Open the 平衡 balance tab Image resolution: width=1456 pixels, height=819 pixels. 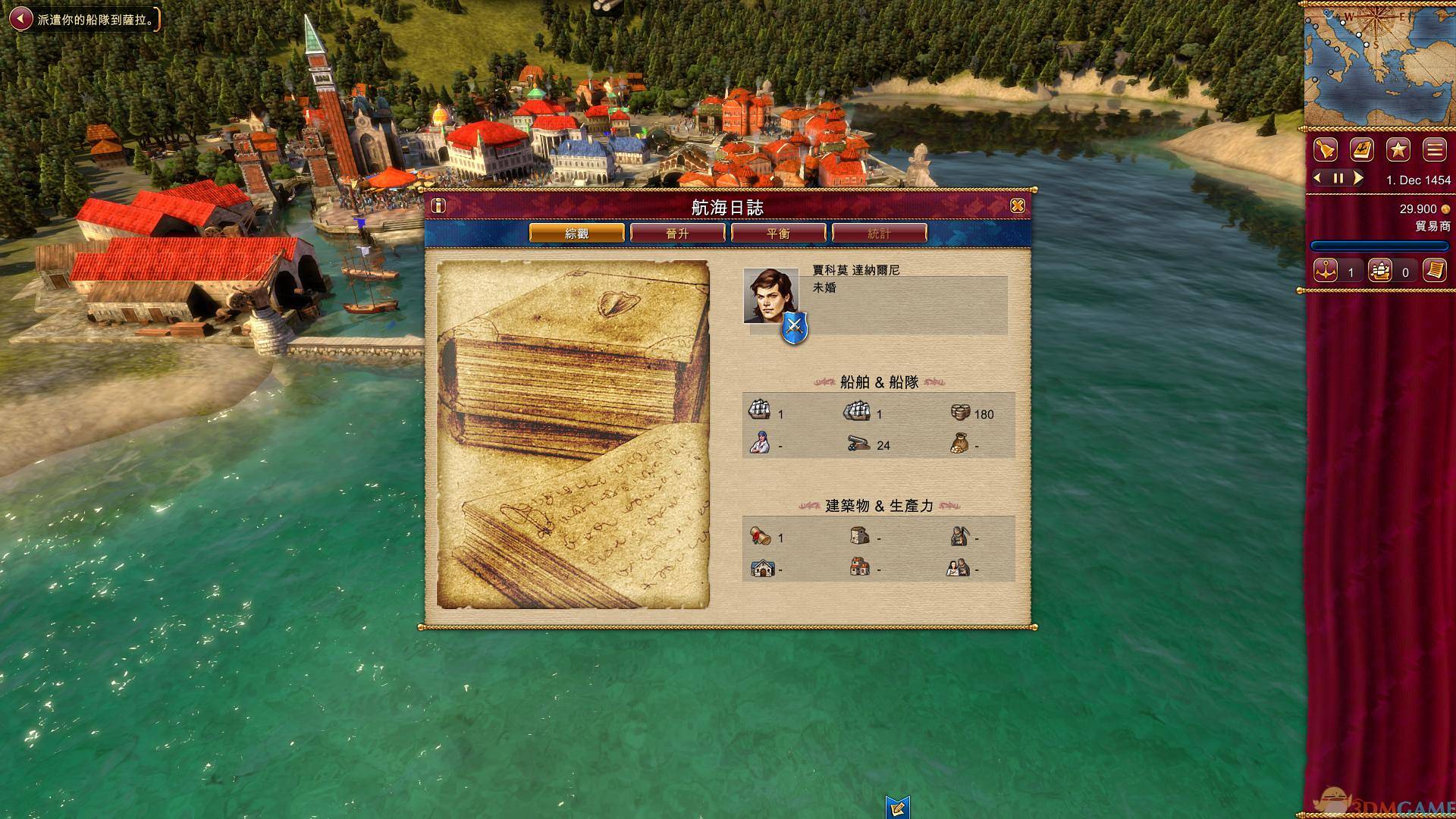pyautogui.click(x=778, y=234)
